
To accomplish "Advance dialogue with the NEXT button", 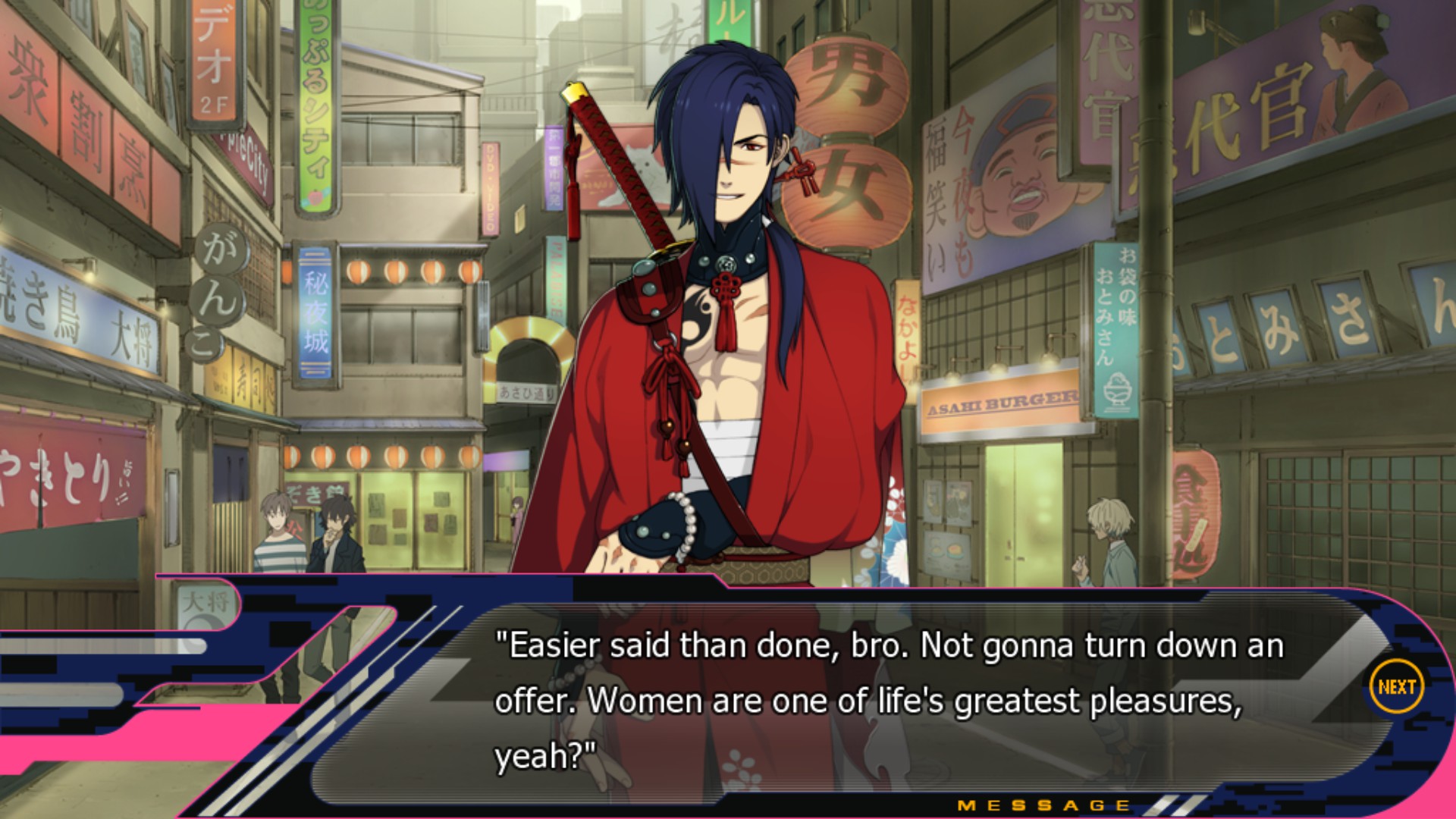I will (x=1396, y=687).
